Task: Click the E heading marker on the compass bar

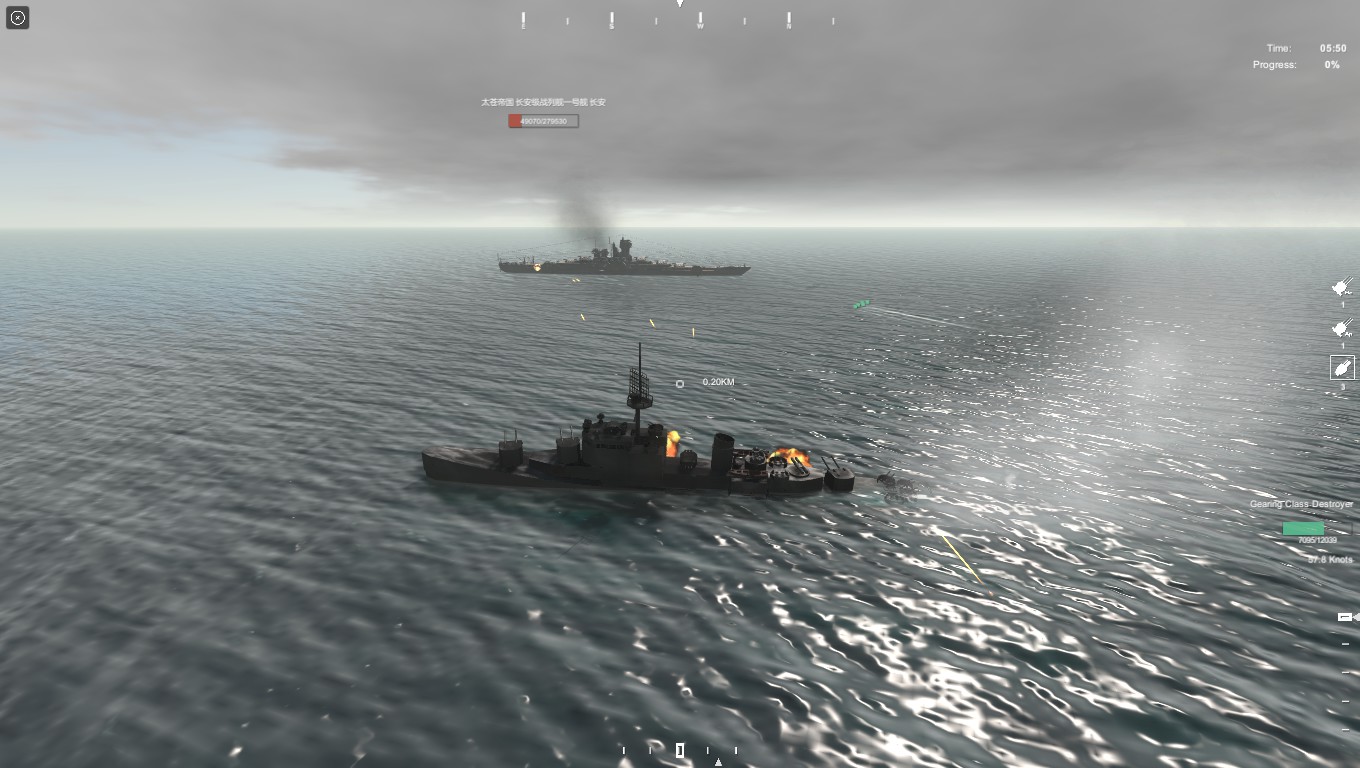Action: coord(521,19)
